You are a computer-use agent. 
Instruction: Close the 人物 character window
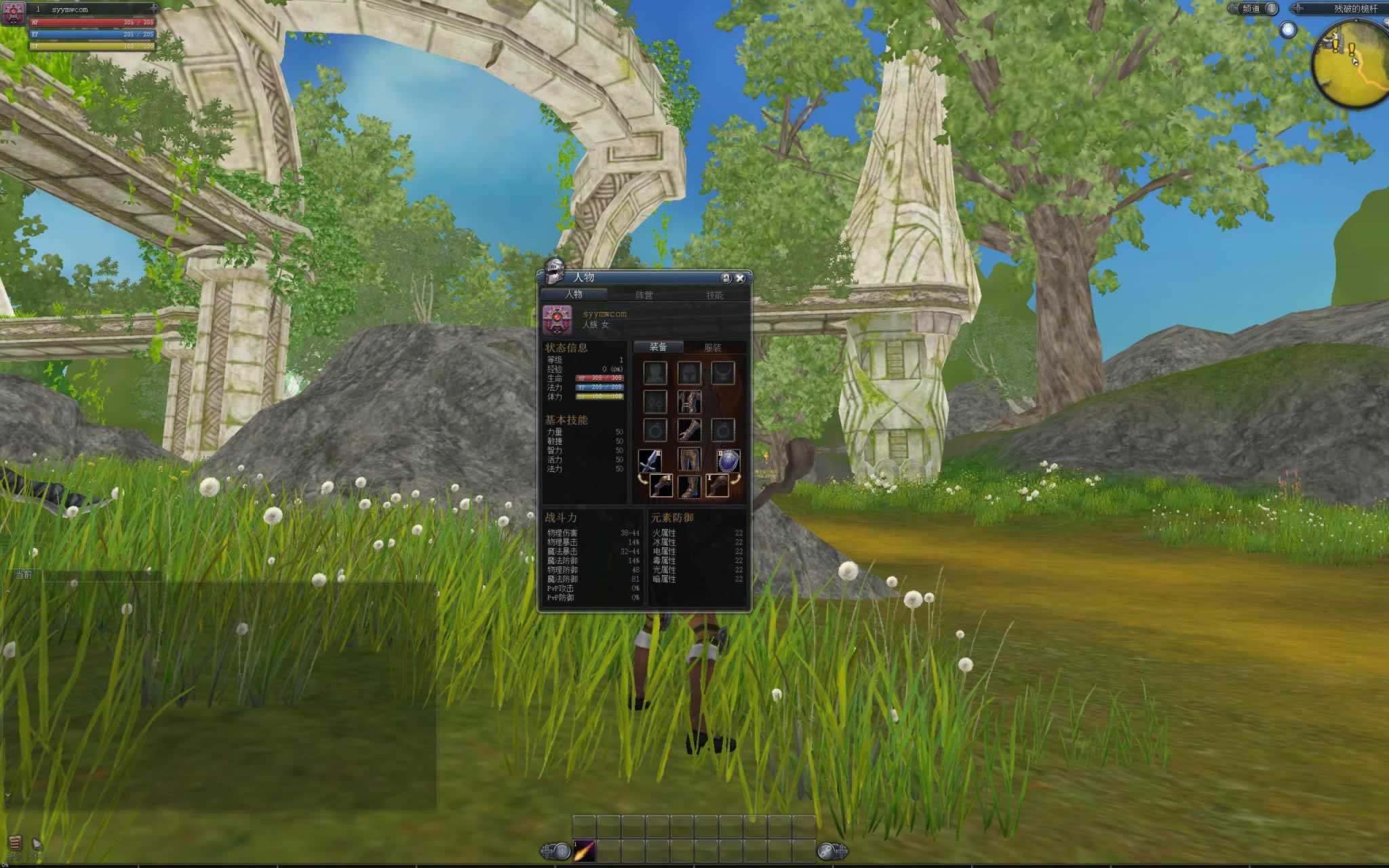tap(740, 278)
